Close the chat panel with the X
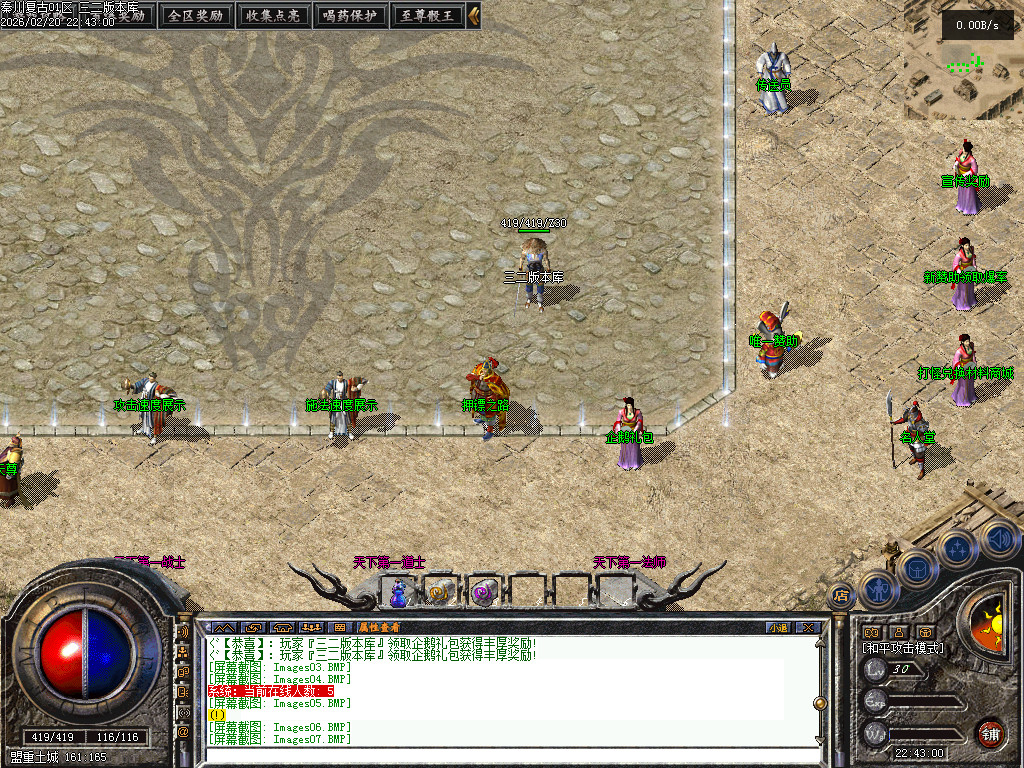This screenshot has width=1024, height=768. click(808, 627)
